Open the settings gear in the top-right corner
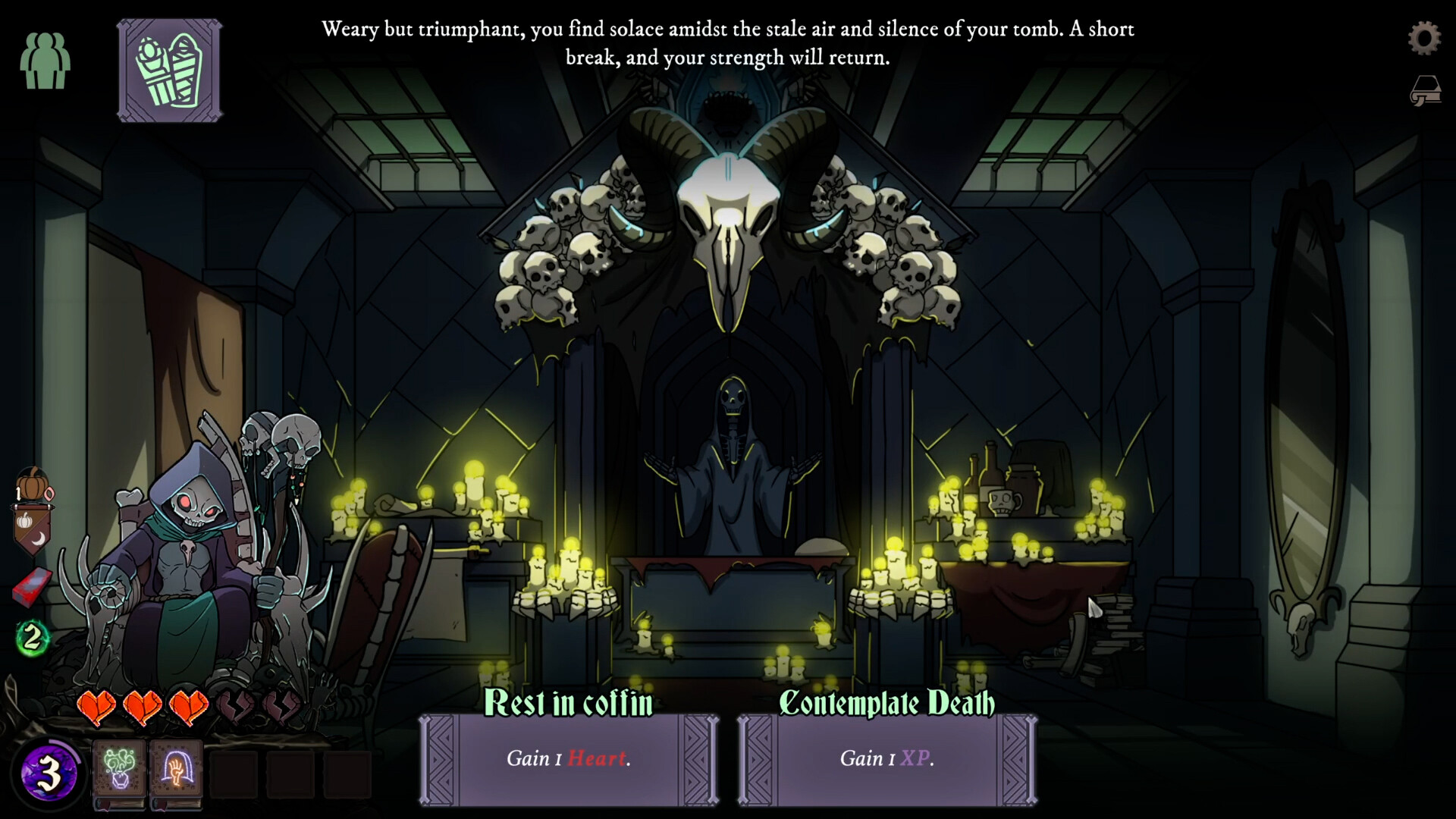The height and width of the screenshot is (819, 1456). click(1425, 37)
